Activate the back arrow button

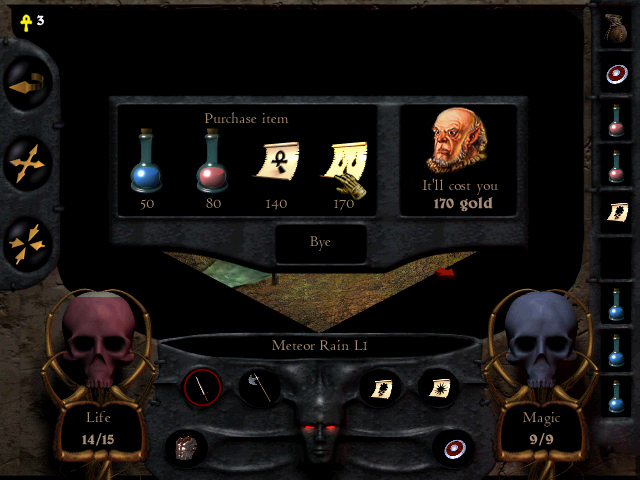click(26, 88)
